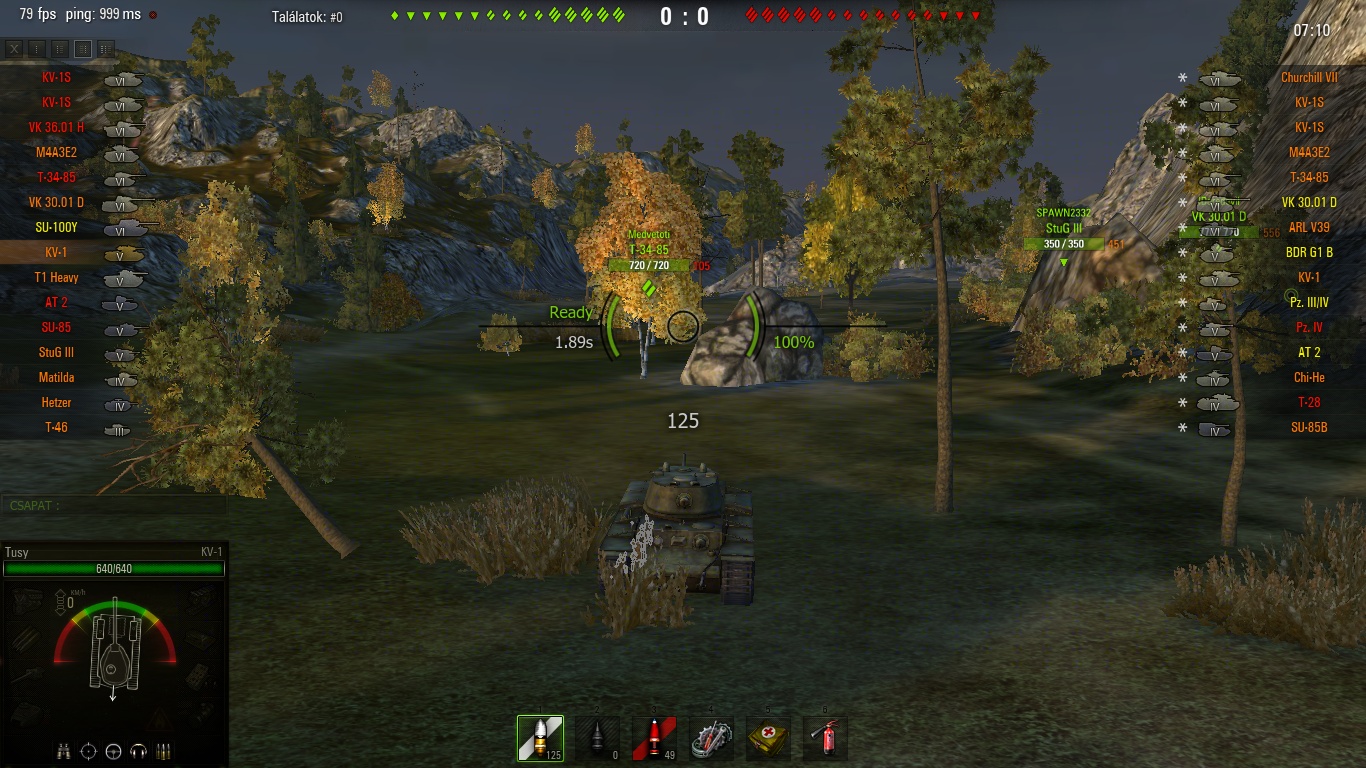This screenshot has height=768, width=1366.
Task: Select T1 Heavy in the left team list
Action: pos(57,278)
